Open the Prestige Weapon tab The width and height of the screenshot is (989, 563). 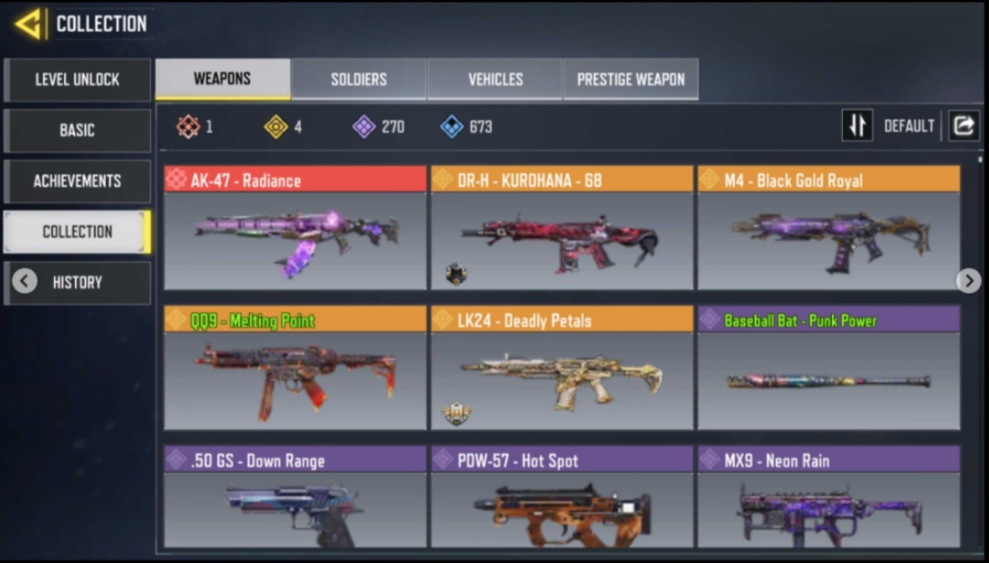pyautogui.click(x=631, y=79)
